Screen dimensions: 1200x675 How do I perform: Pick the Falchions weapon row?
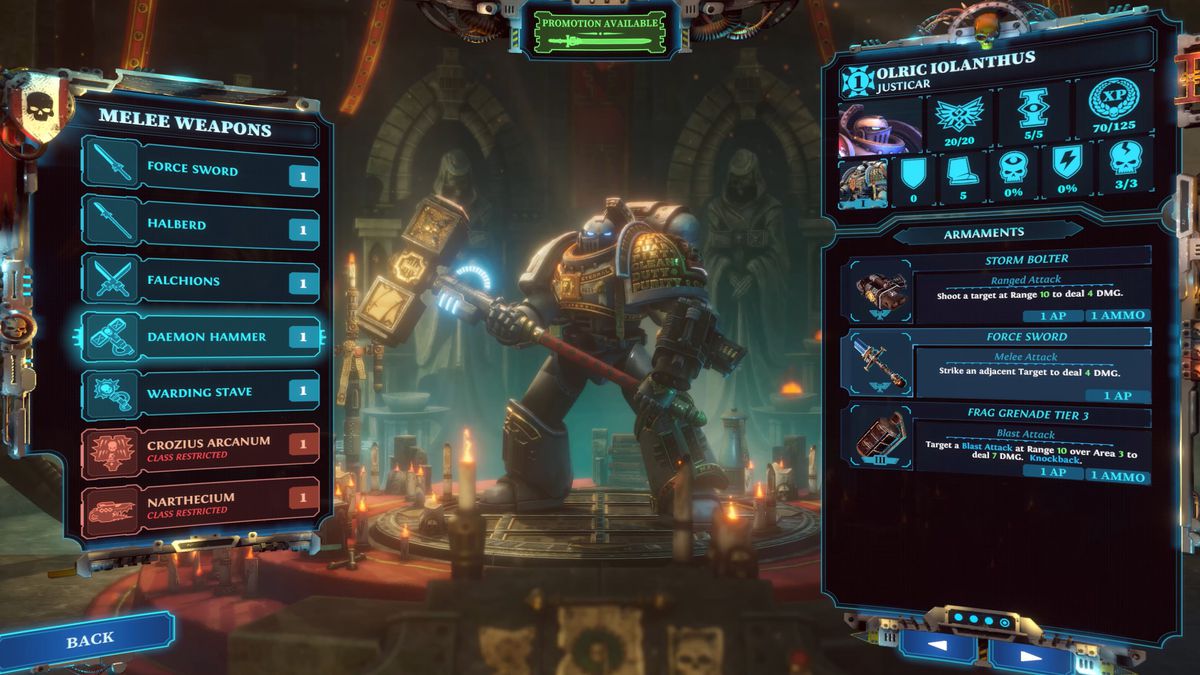pos(200,281)
